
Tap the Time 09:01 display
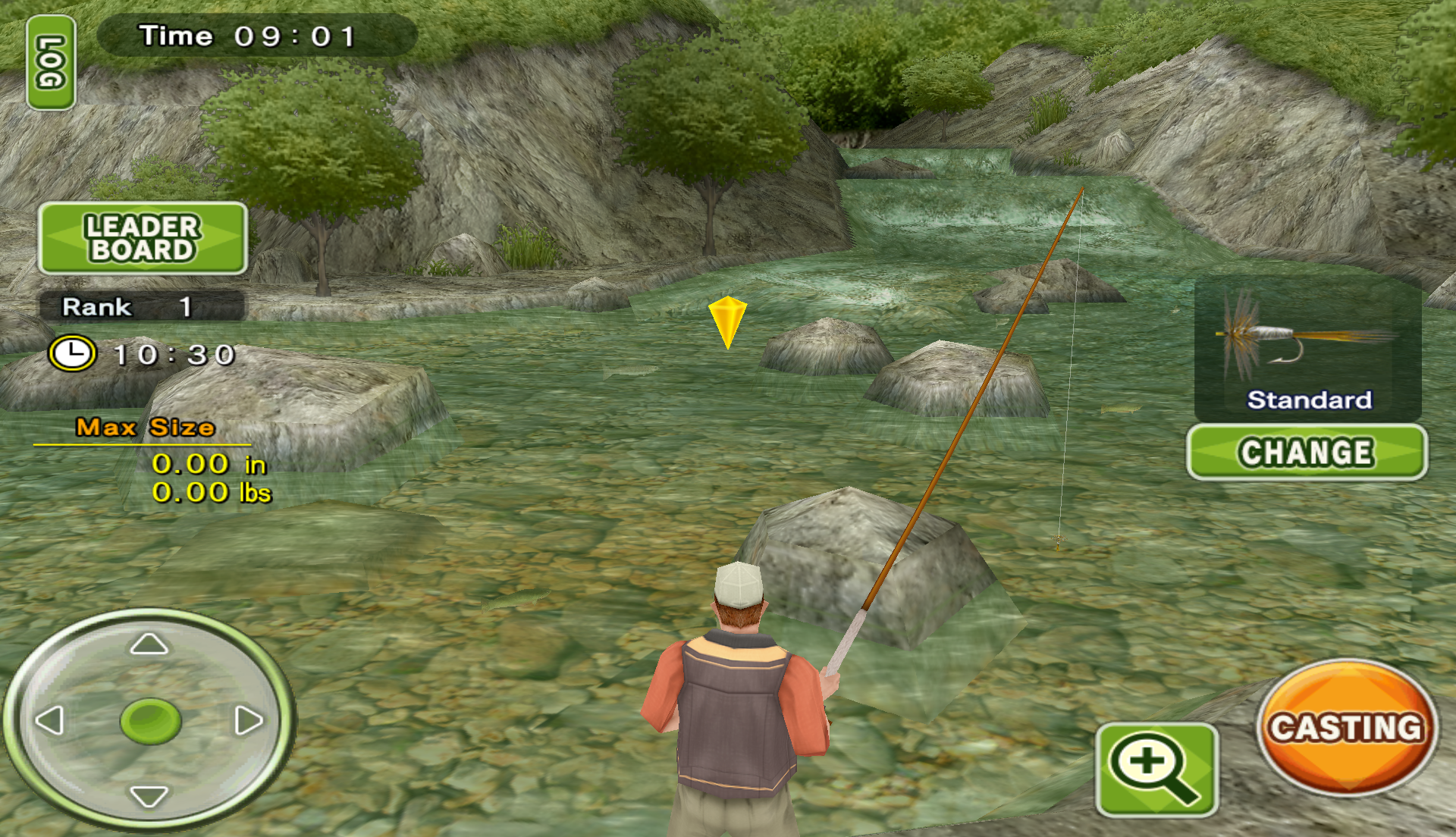coord(245,35)
